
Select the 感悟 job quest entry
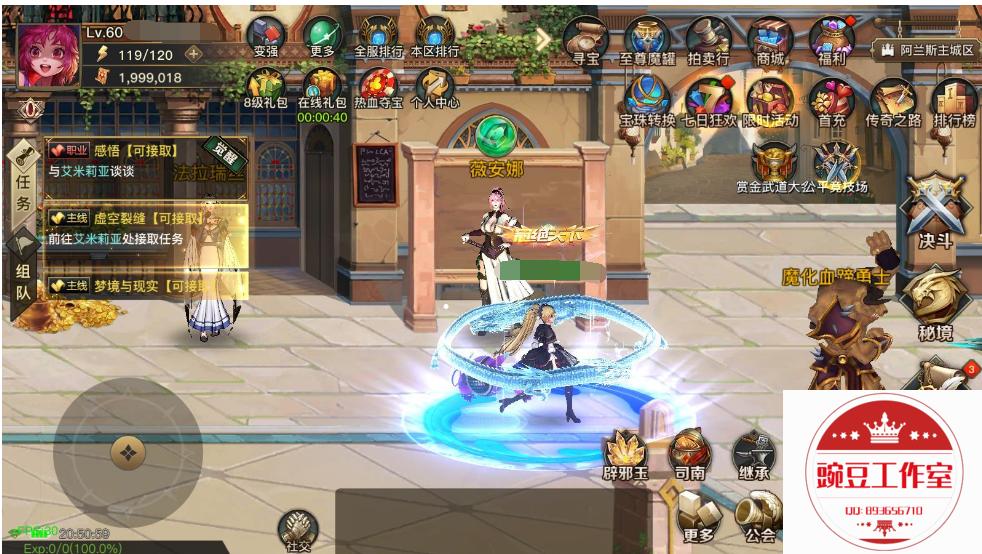point(145,160)
